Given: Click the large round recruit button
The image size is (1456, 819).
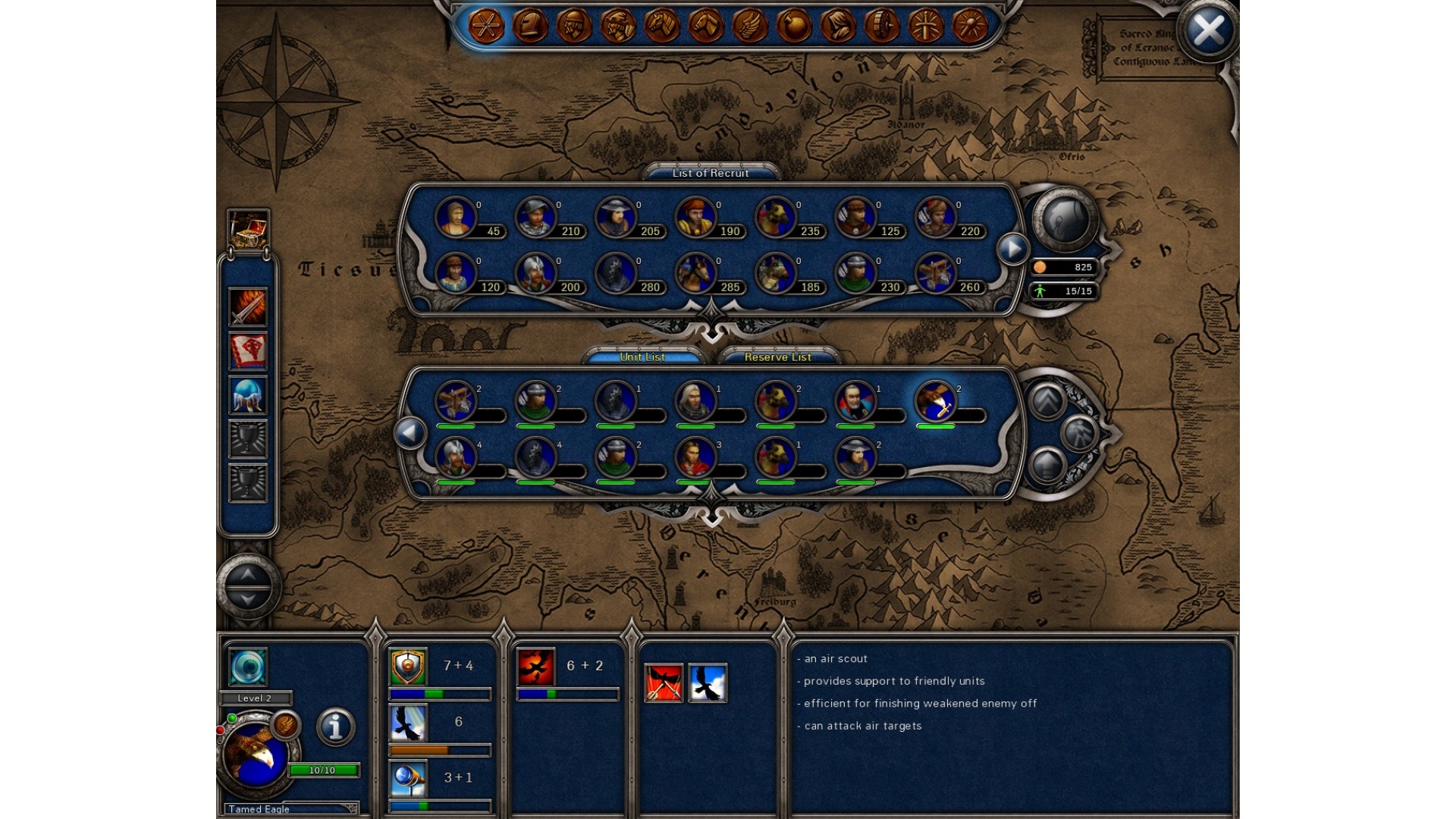Looking at the screenshot, I should [1065, 220].
